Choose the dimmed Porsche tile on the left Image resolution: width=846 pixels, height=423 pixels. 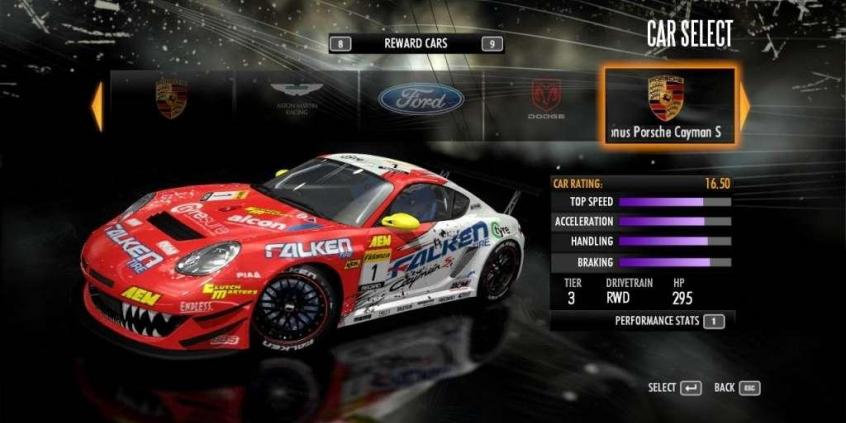pyautogui.click(x=171, y=98)
